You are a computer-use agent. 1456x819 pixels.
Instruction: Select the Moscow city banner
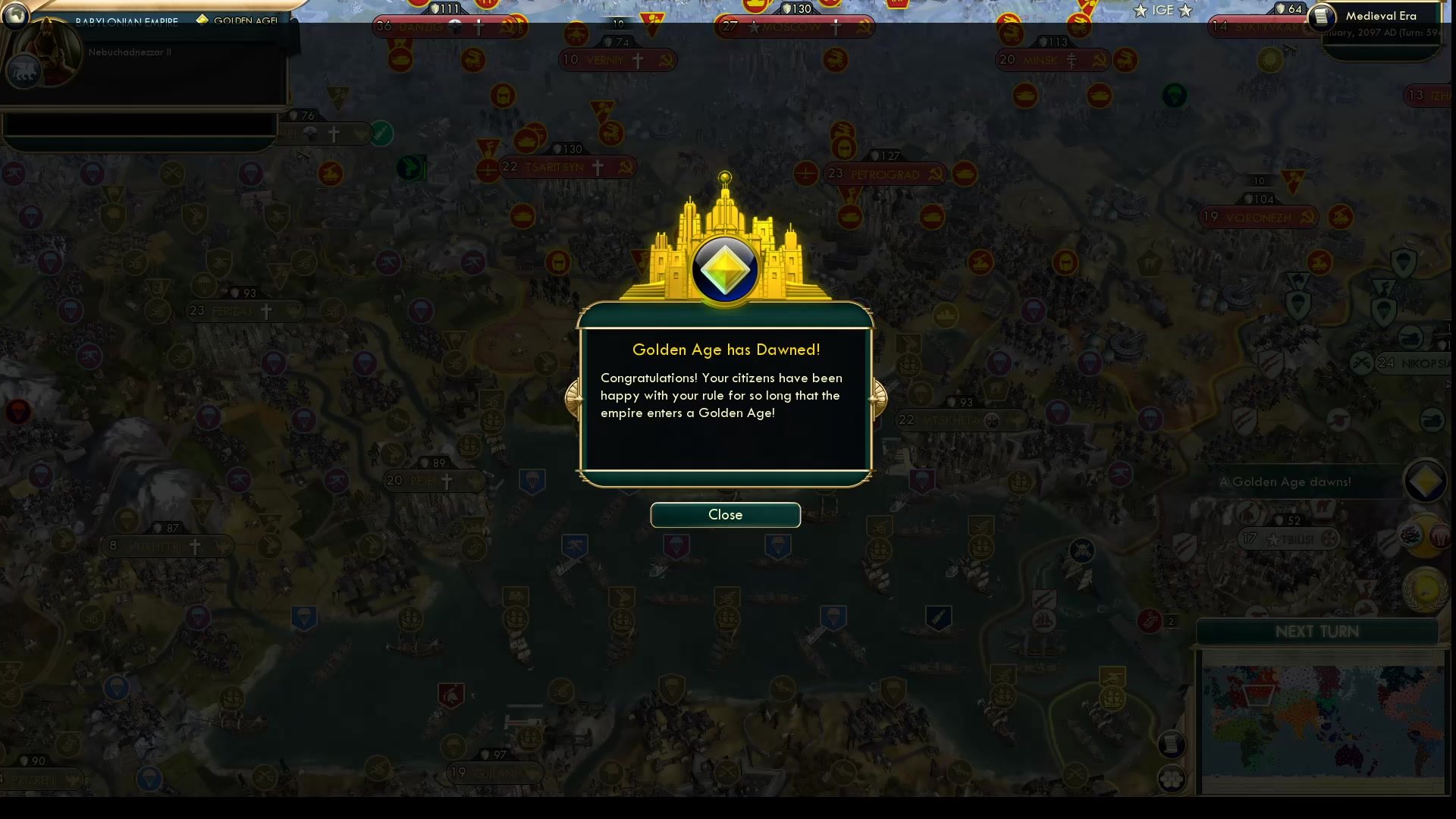[x=795, y=27]
